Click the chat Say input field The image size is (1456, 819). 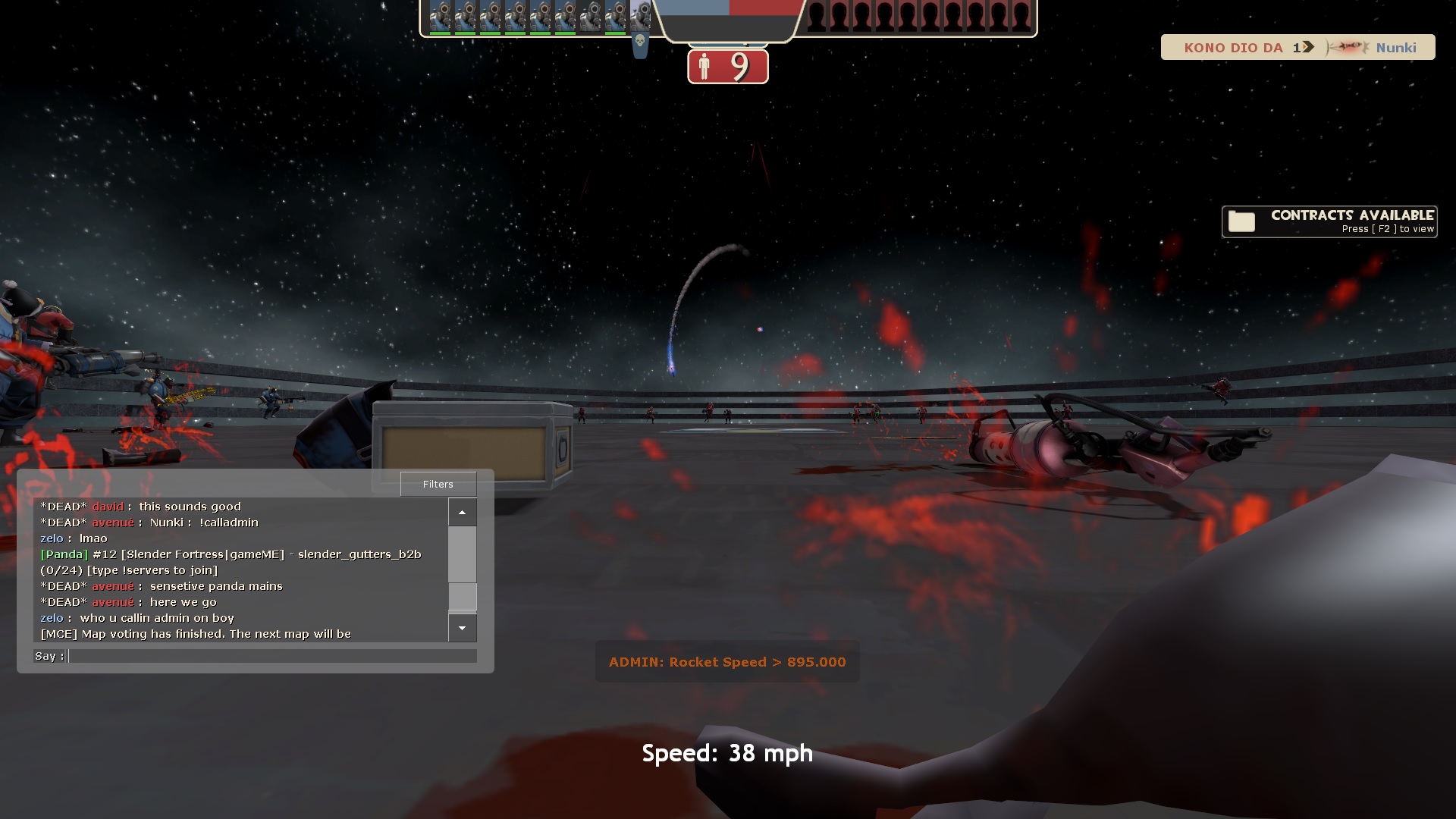coord(272,656)
